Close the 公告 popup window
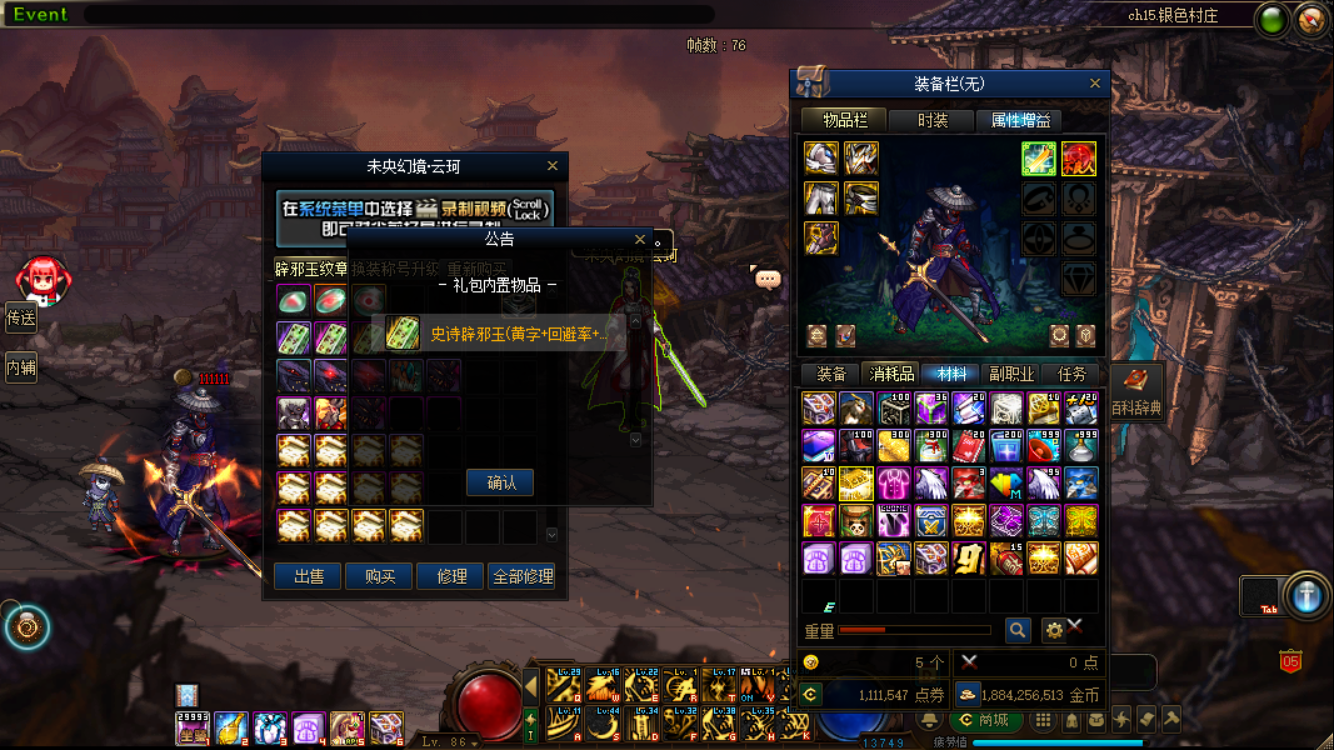 [x=640, y=239]
